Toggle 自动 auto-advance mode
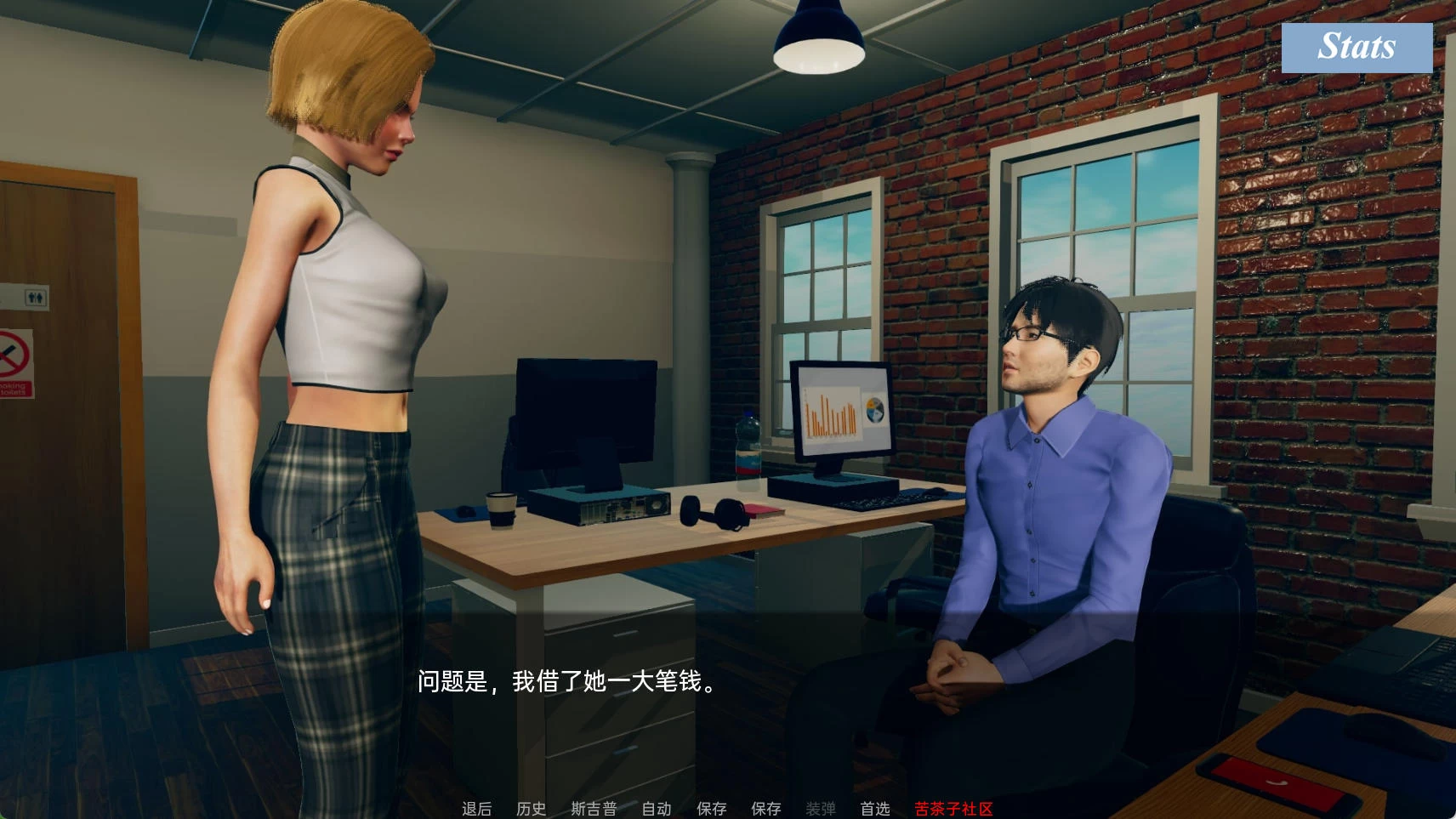 657,808
